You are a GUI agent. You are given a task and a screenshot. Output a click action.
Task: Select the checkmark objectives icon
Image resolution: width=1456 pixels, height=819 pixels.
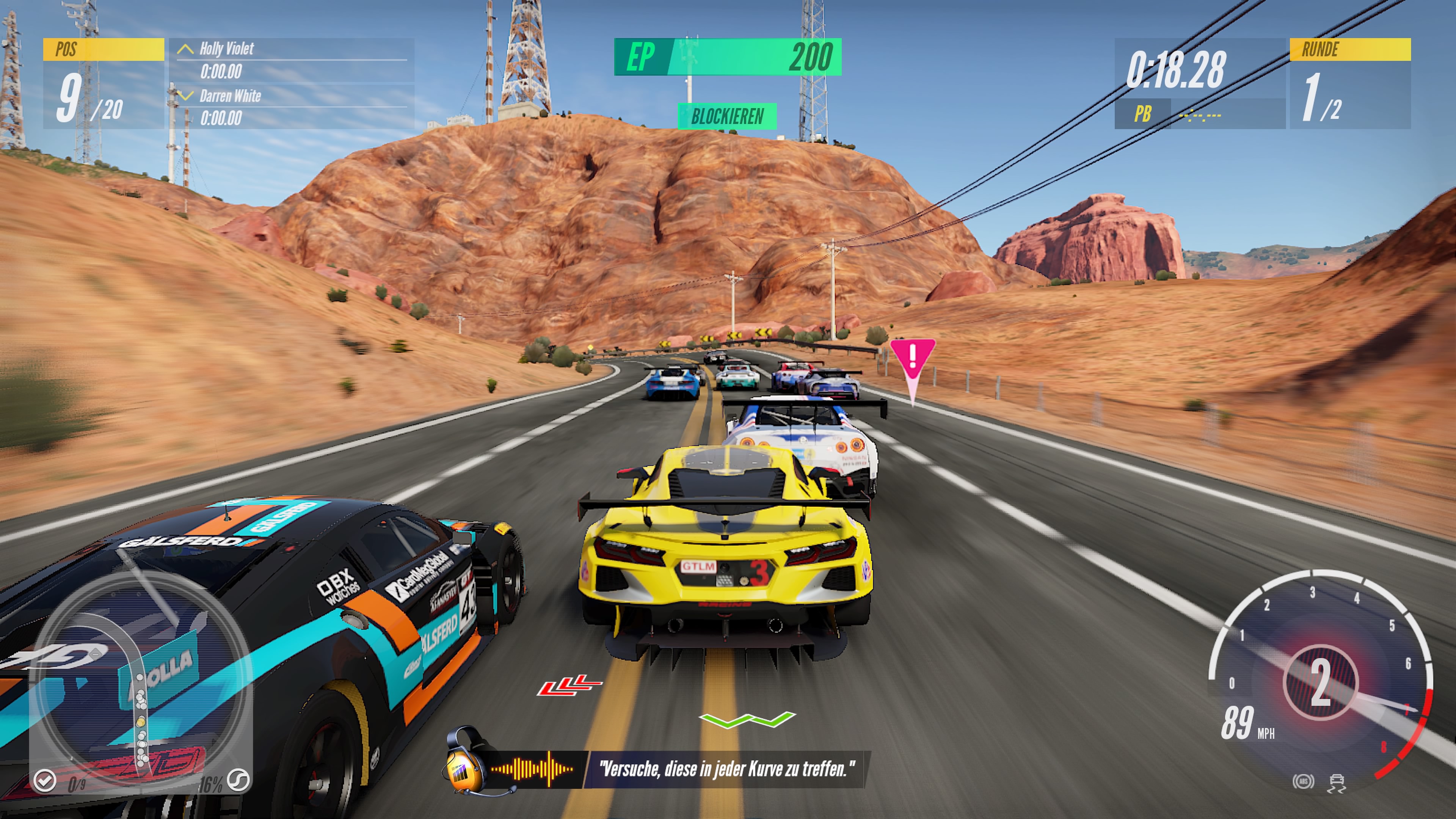click(x=45, y=781)
